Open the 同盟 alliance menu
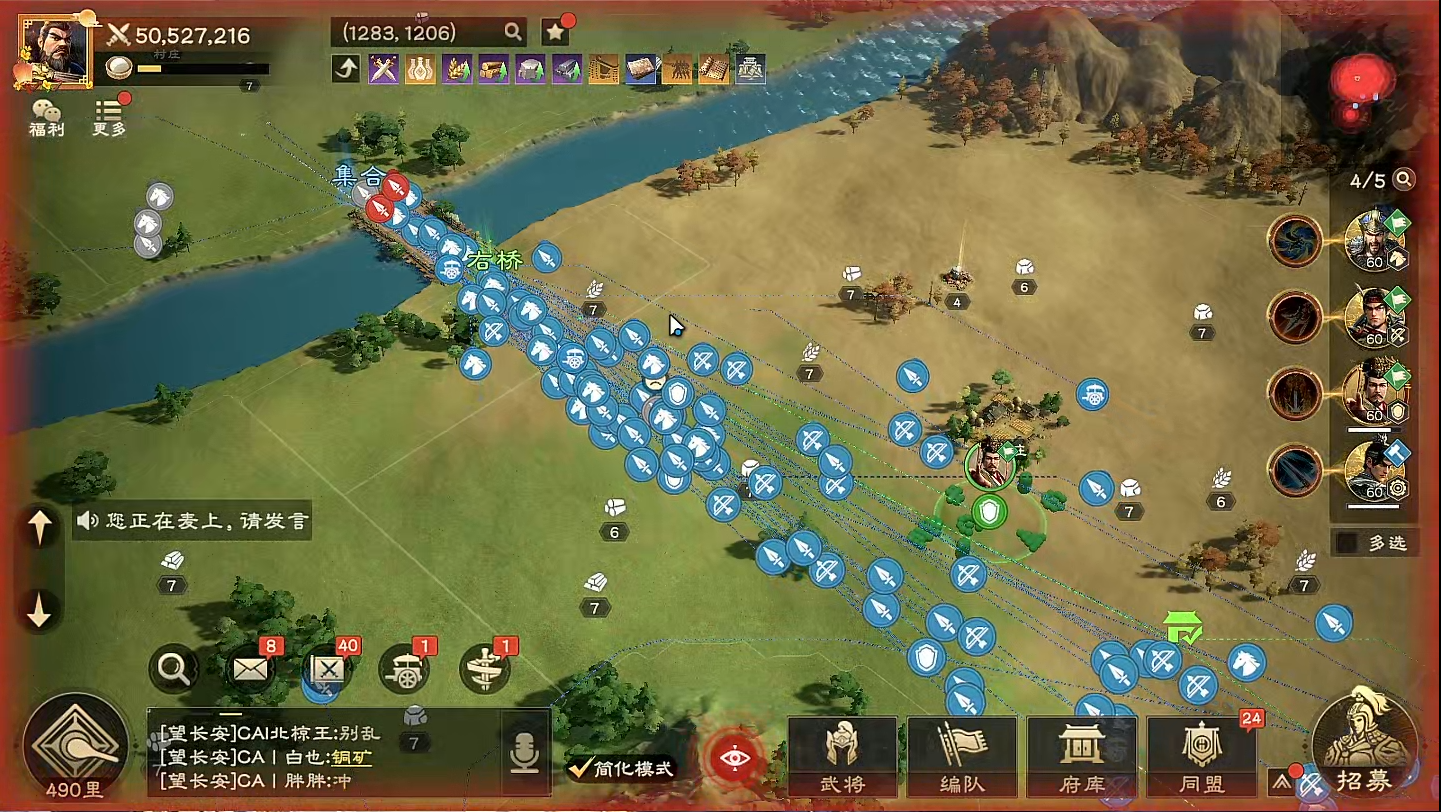This screenshot has width=1441, height=812. 1200,757
